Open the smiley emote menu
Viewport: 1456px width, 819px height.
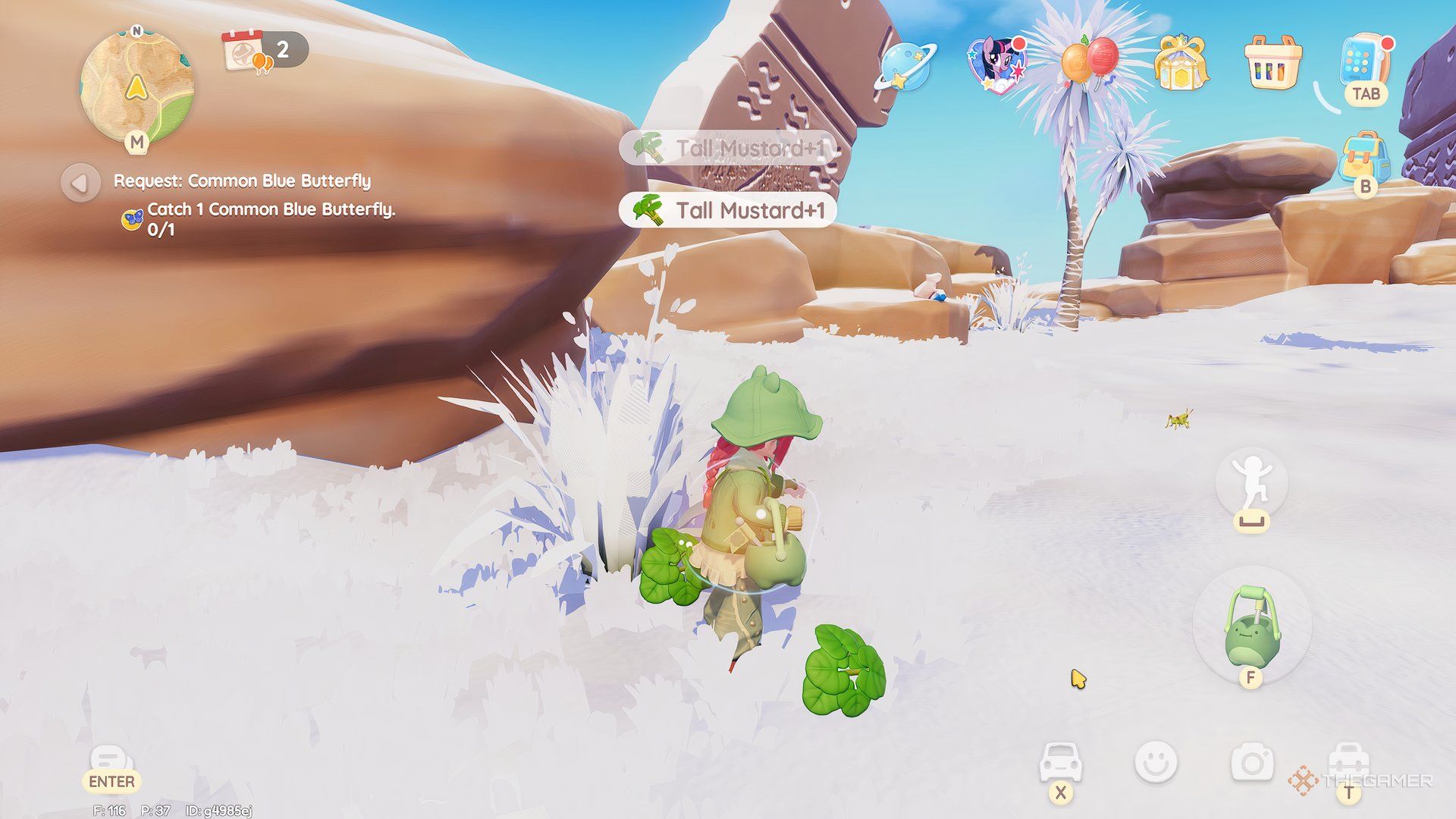1156,762
